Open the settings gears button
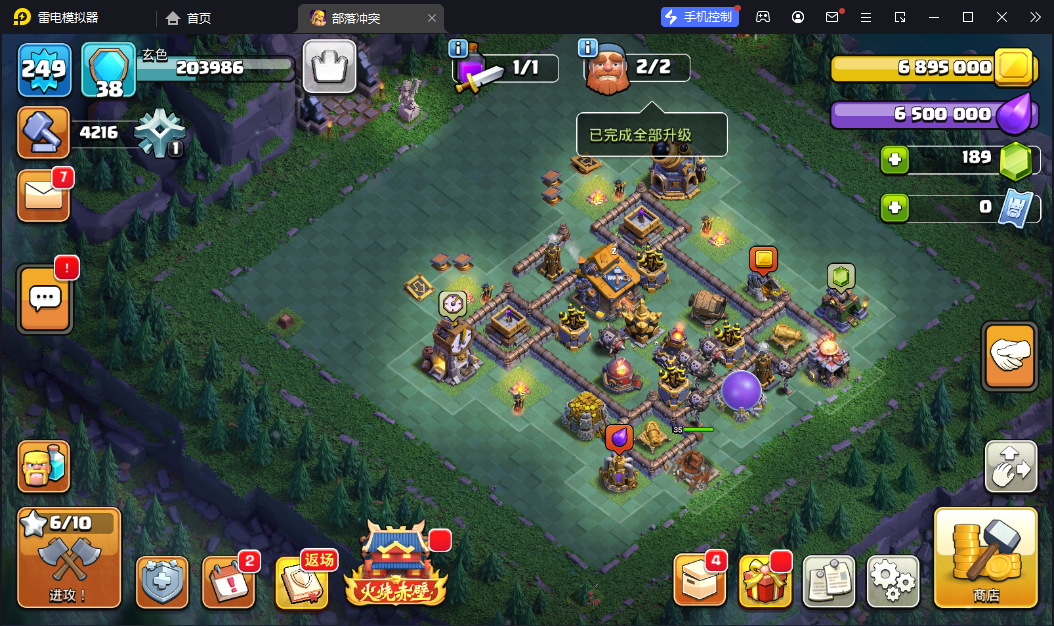 (x=892, y=580)
